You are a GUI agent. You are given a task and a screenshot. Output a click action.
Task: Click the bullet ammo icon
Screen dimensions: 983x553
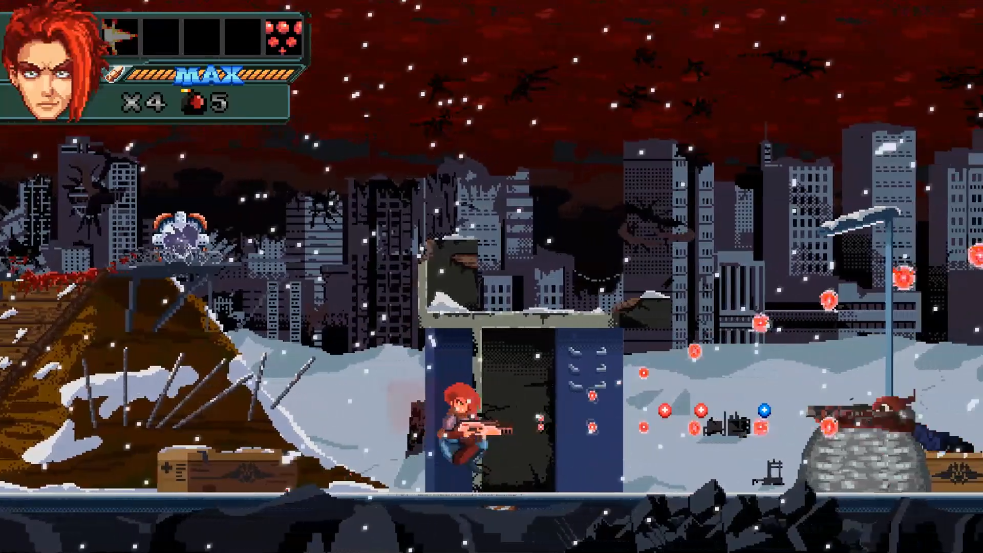(x=116, y=74)
